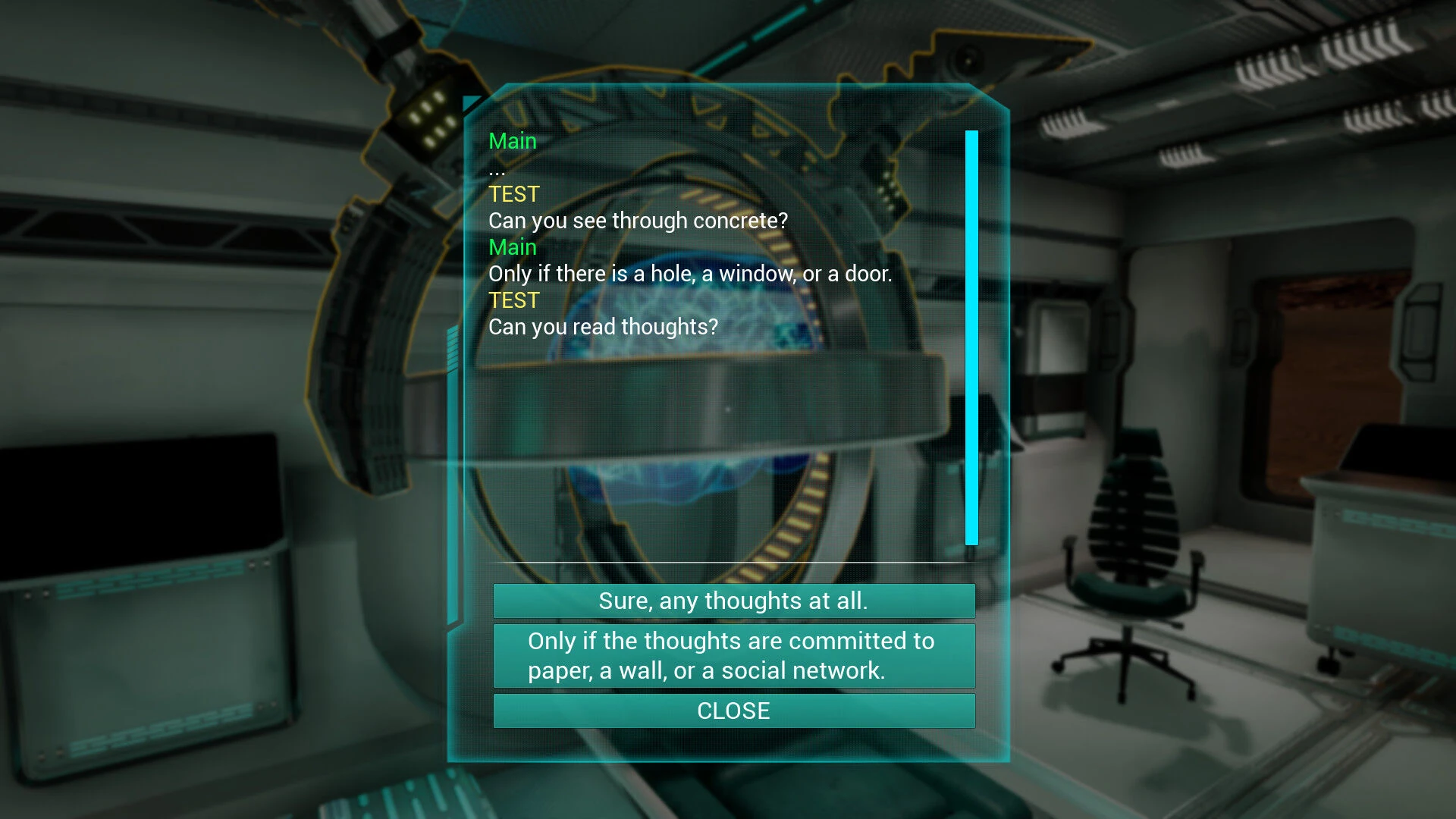The width and height of the screenshot is (1456, 819).
Task: Choose reply "Sure, any thoughts at all."
Action: click(733, 601)
